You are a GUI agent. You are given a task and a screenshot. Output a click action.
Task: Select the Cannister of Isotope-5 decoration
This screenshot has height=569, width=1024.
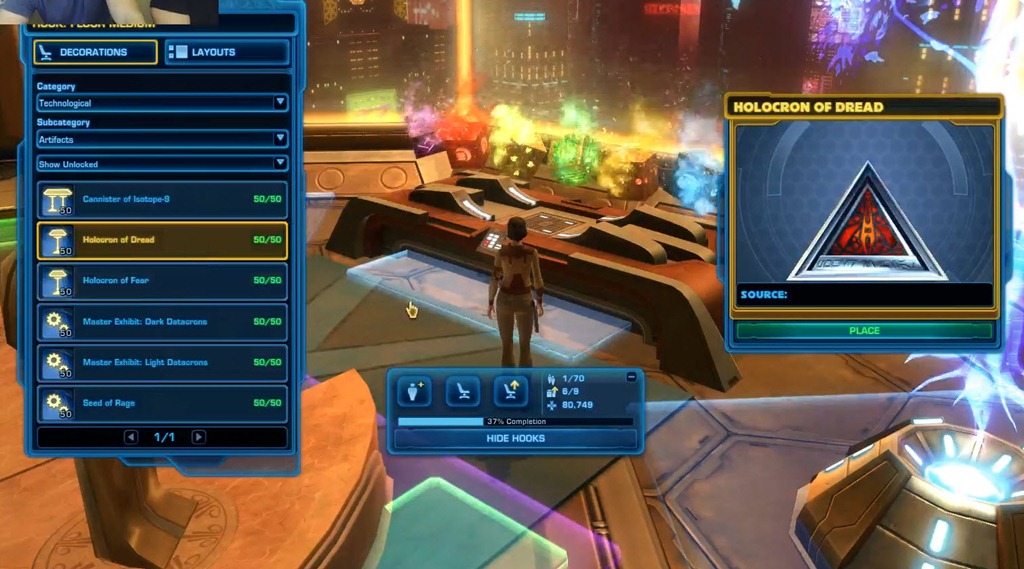coord(162,200)
